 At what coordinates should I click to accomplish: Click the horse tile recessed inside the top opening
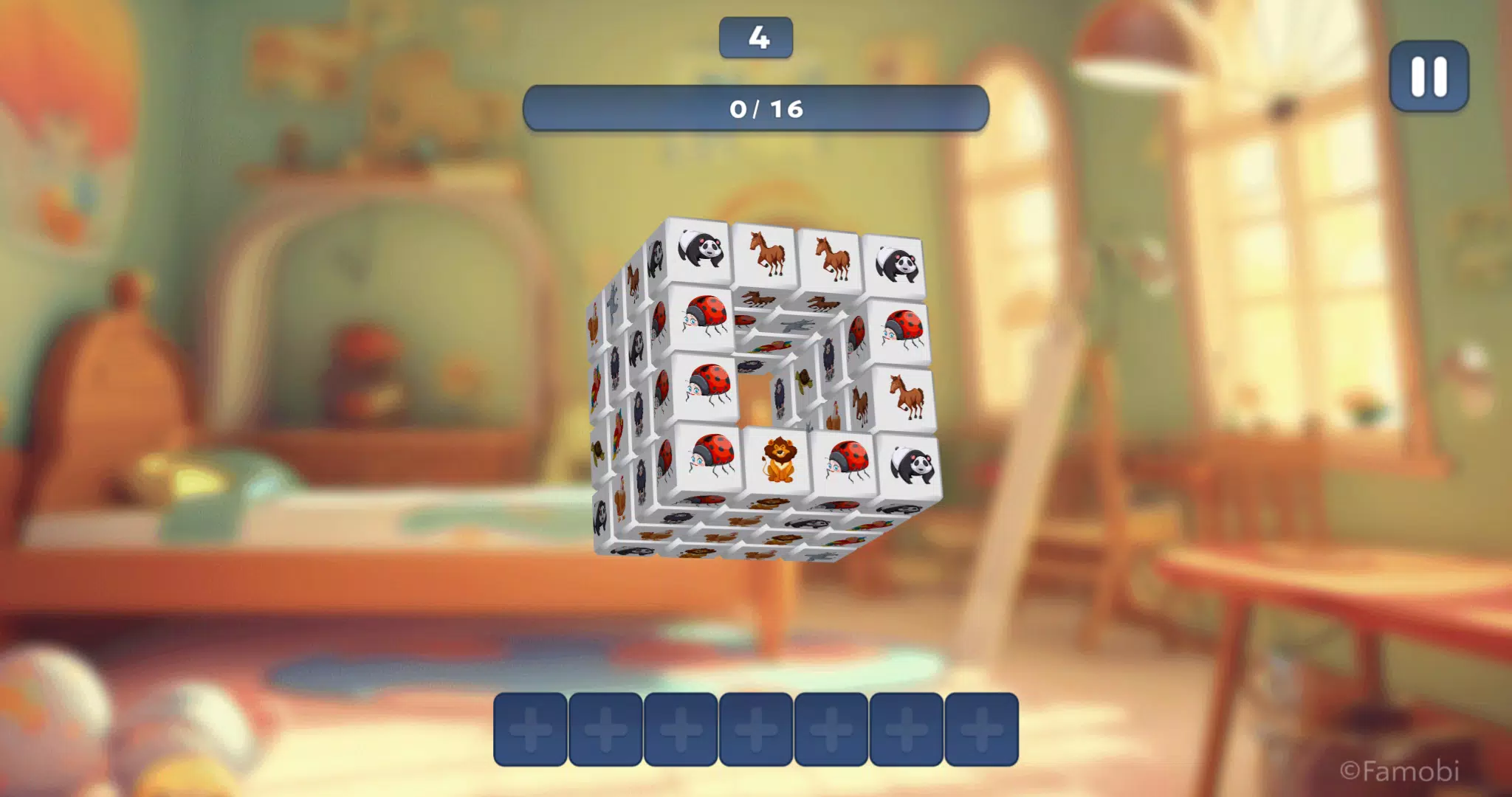(x=757, y=298)
